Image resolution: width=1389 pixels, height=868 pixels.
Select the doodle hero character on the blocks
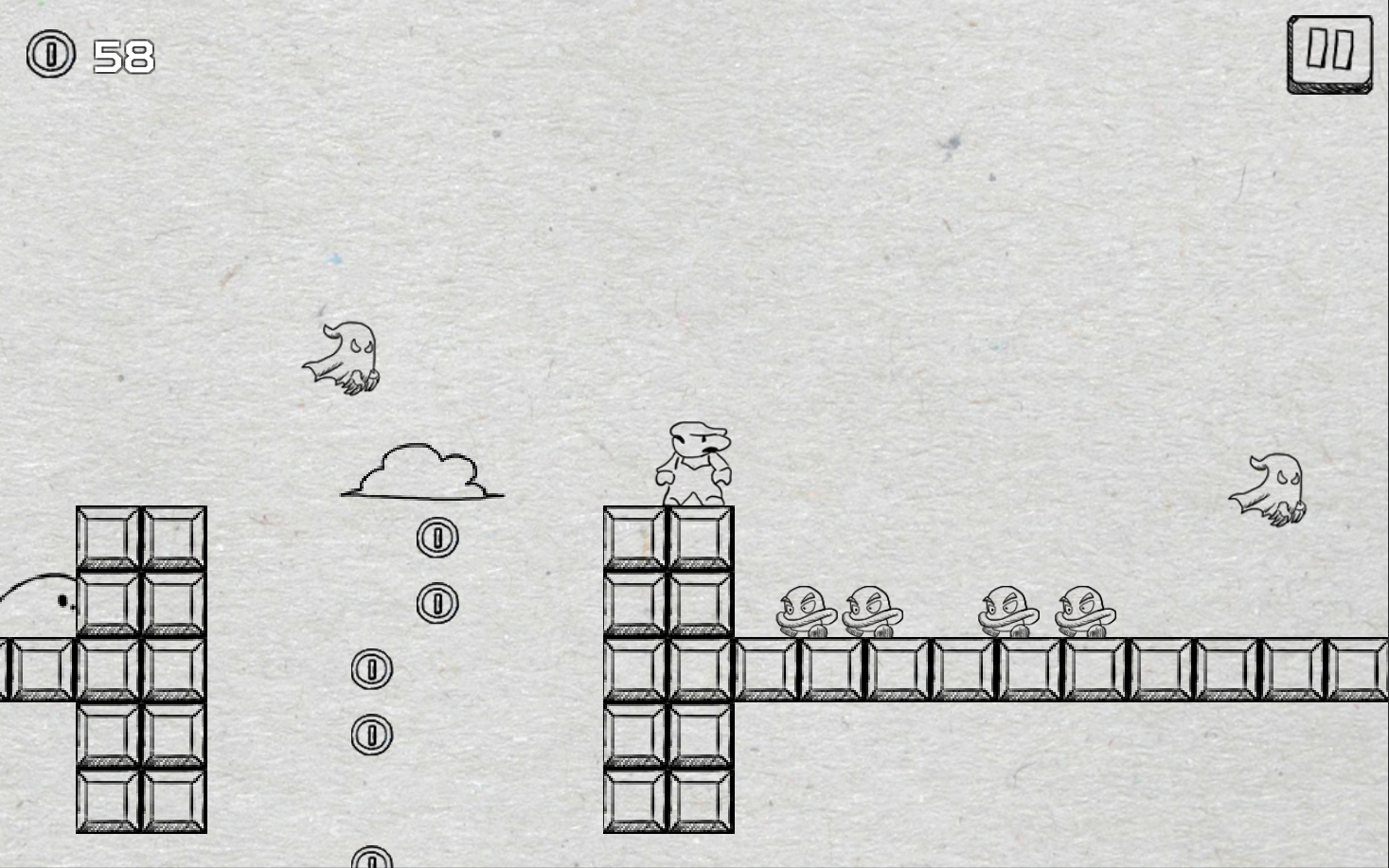696,461
